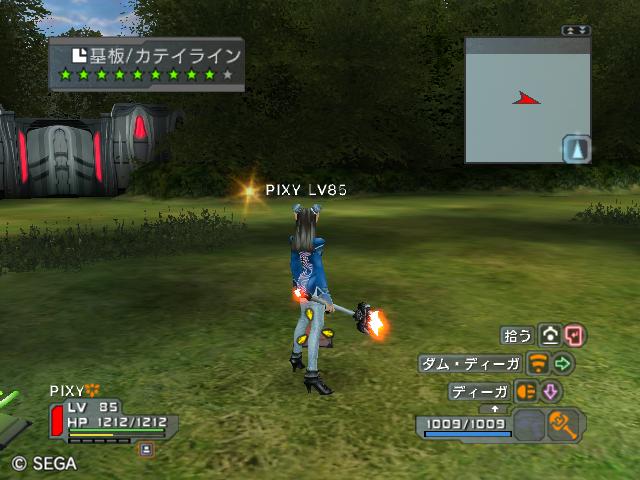Expand the weapon palette up arrow

coord(494,409)
